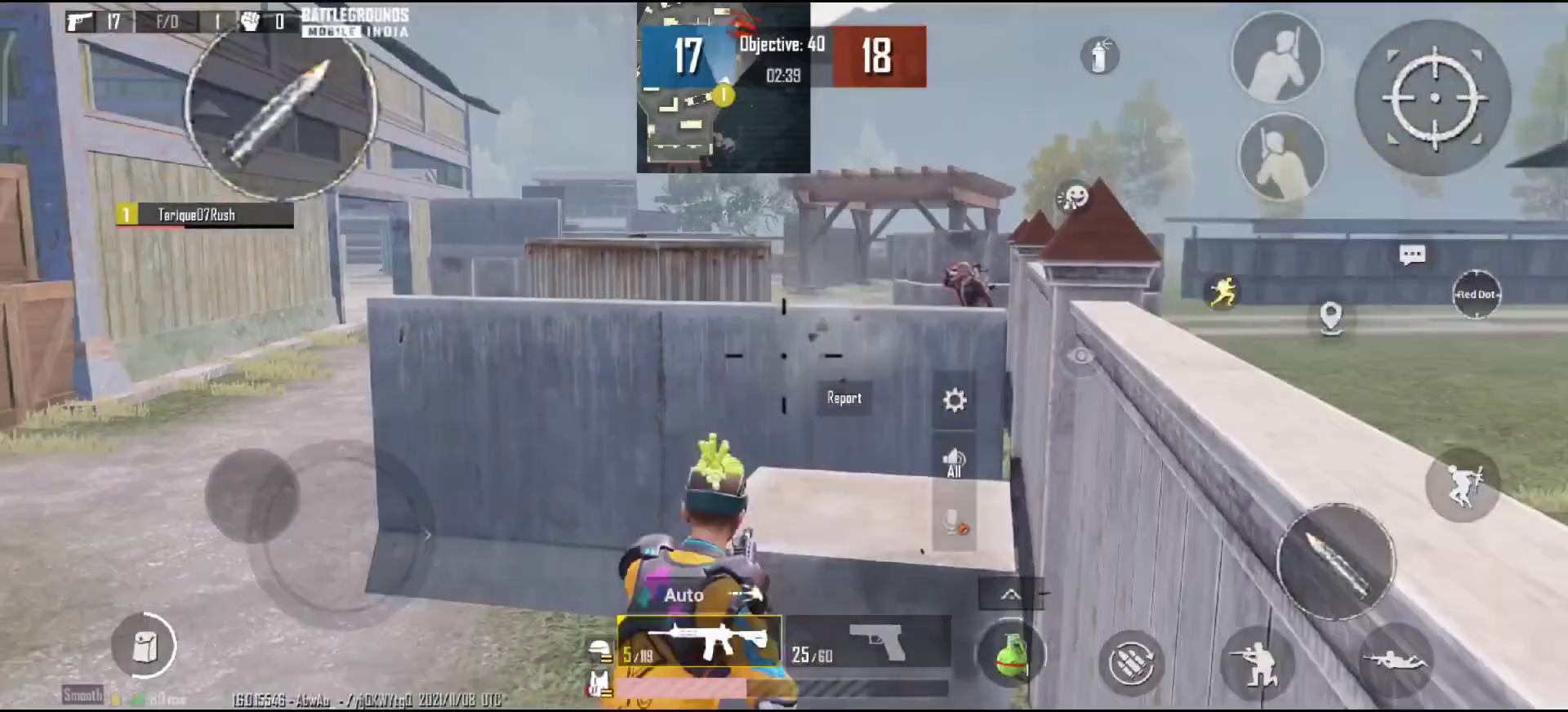Activate sprint with the running icon
Image resolution: width=1568 pixels, height=712 pixels.
point(1224,291)
